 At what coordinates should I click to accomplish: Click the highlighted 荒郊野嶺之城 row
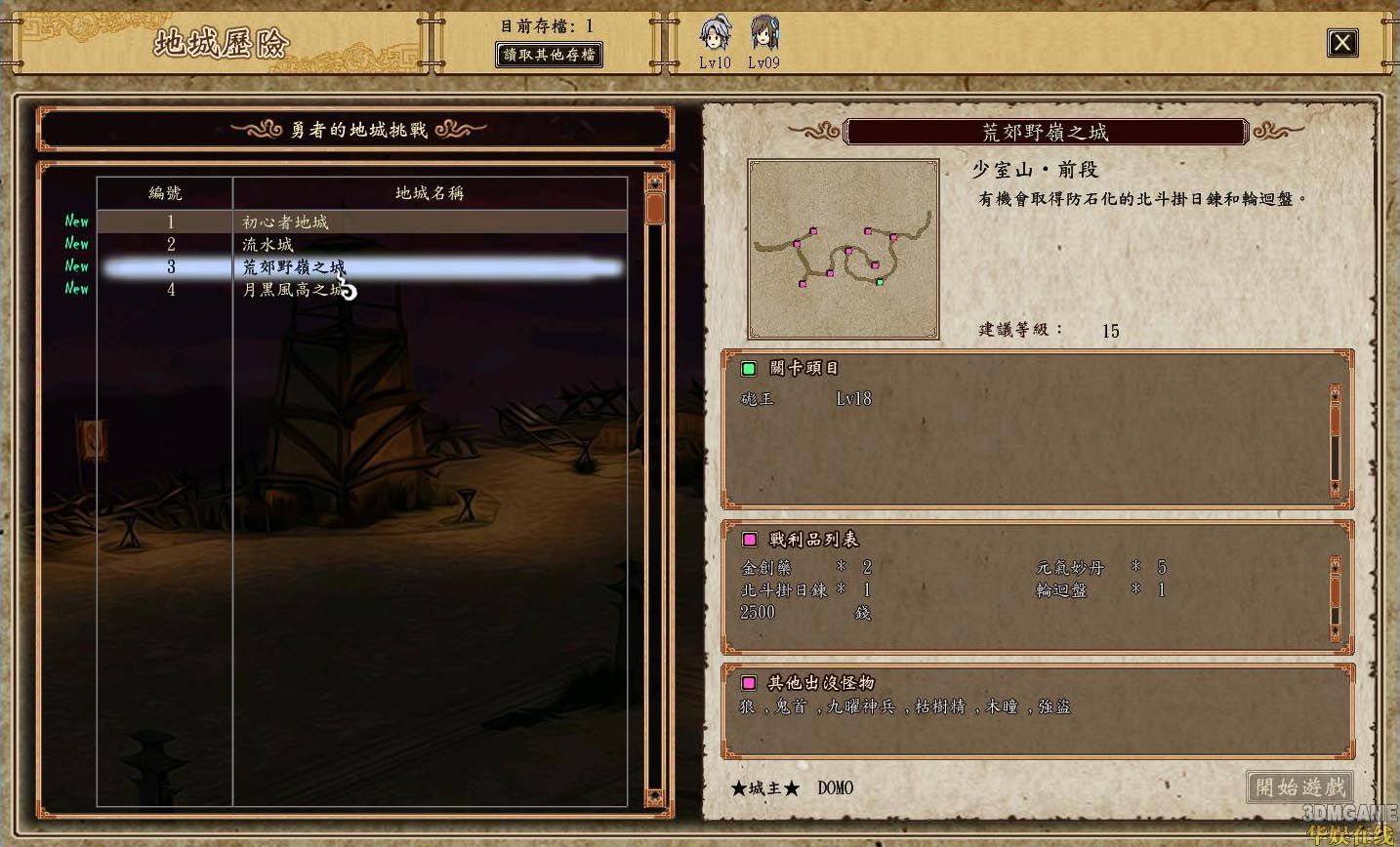[293, 266]
